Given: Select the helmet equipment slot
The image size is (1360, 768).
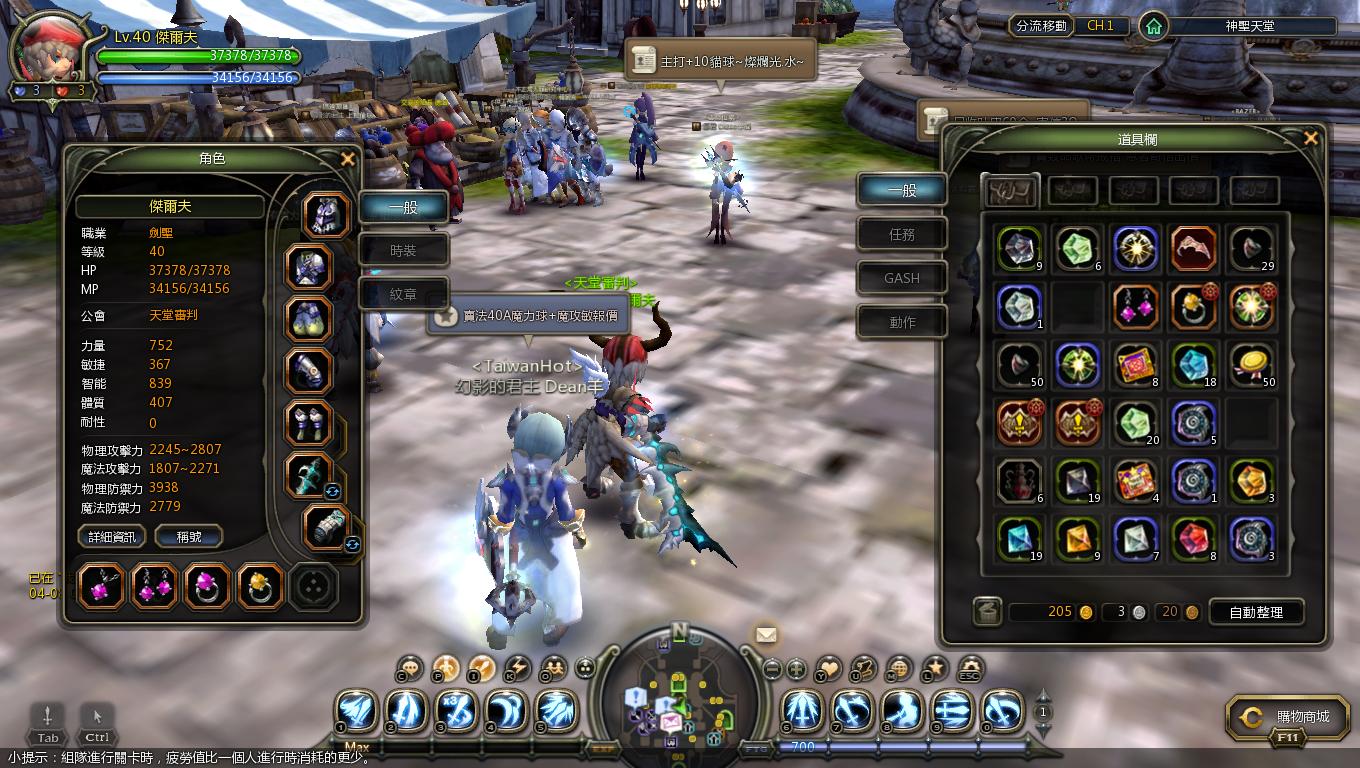Looking at the screenshot, I should click(326, 216).
